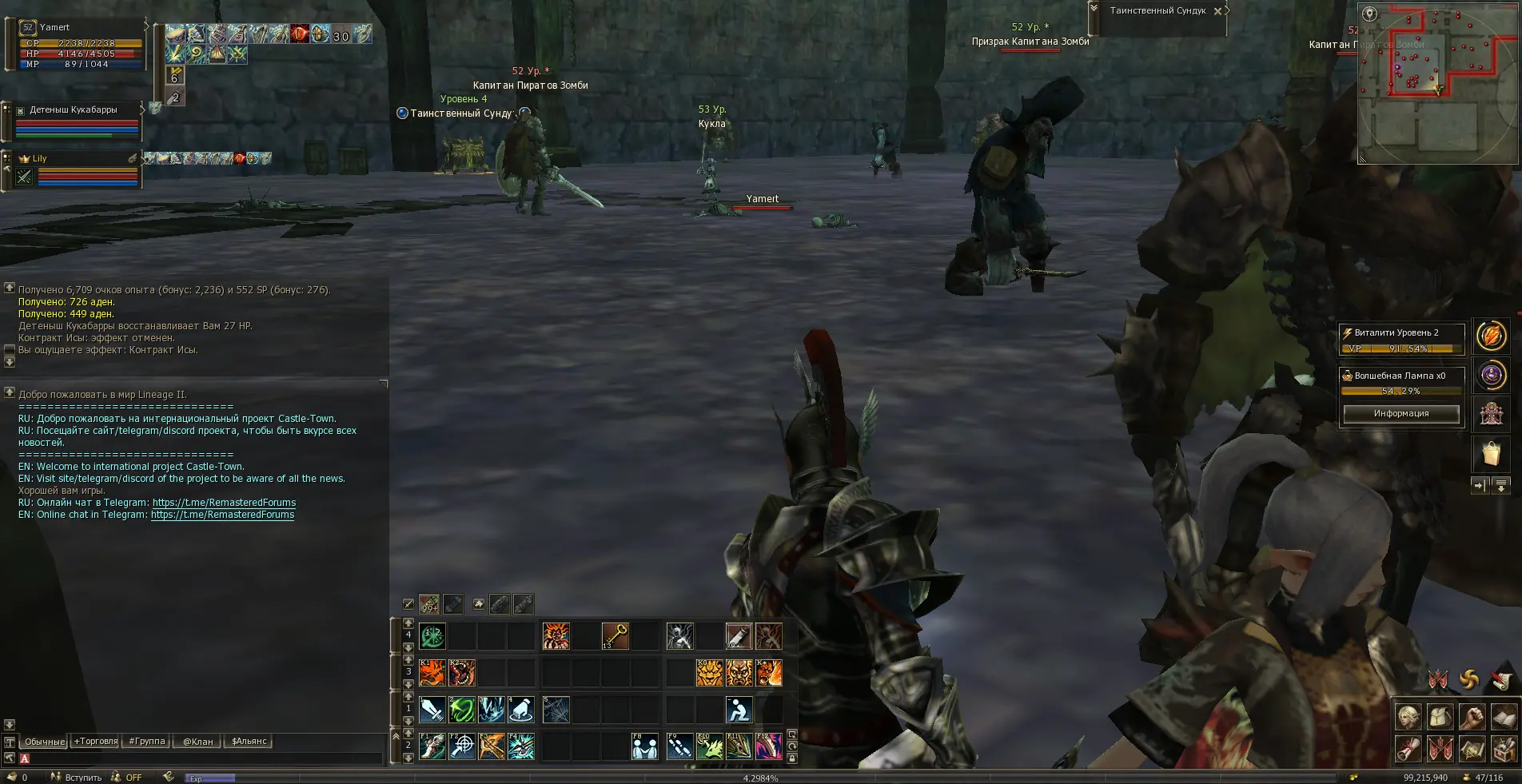The width and height of the screenshot is (1522, 784).
Task: Open the shopping bag store icon
Action: coord(1491,454)
